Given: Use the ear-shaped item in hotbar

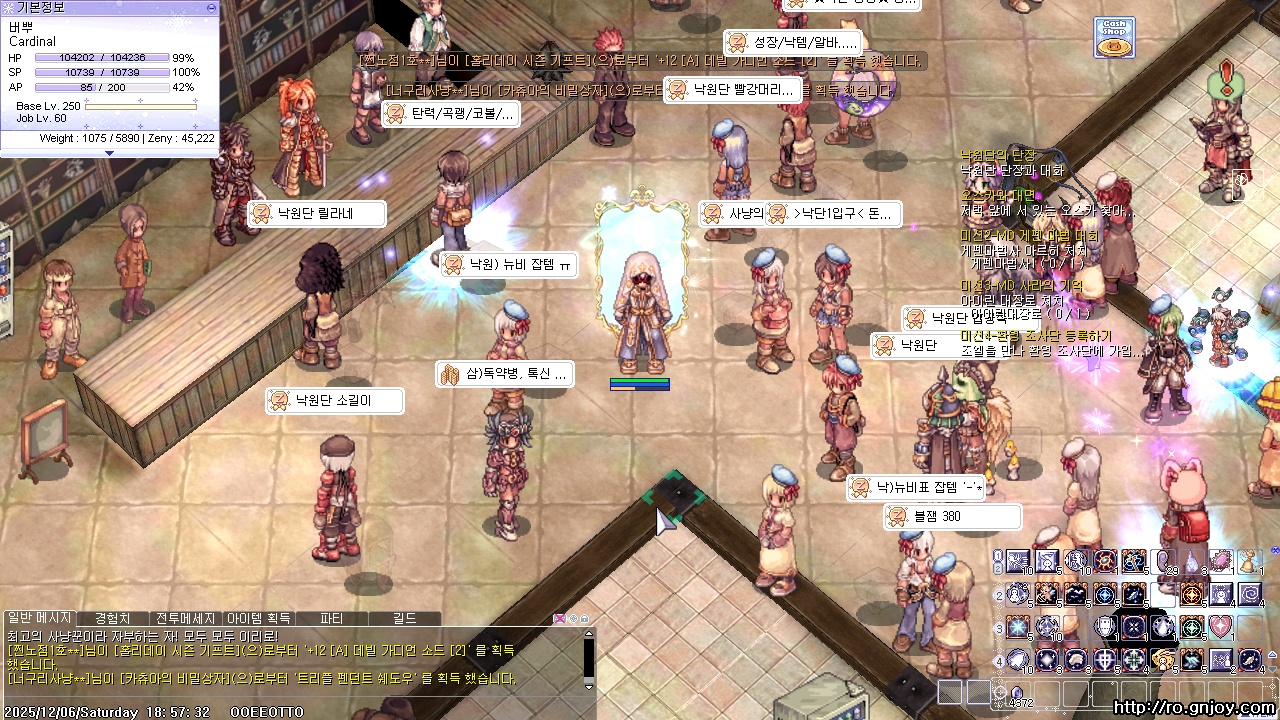Looking at the screenshot, I should [1163, 562].
